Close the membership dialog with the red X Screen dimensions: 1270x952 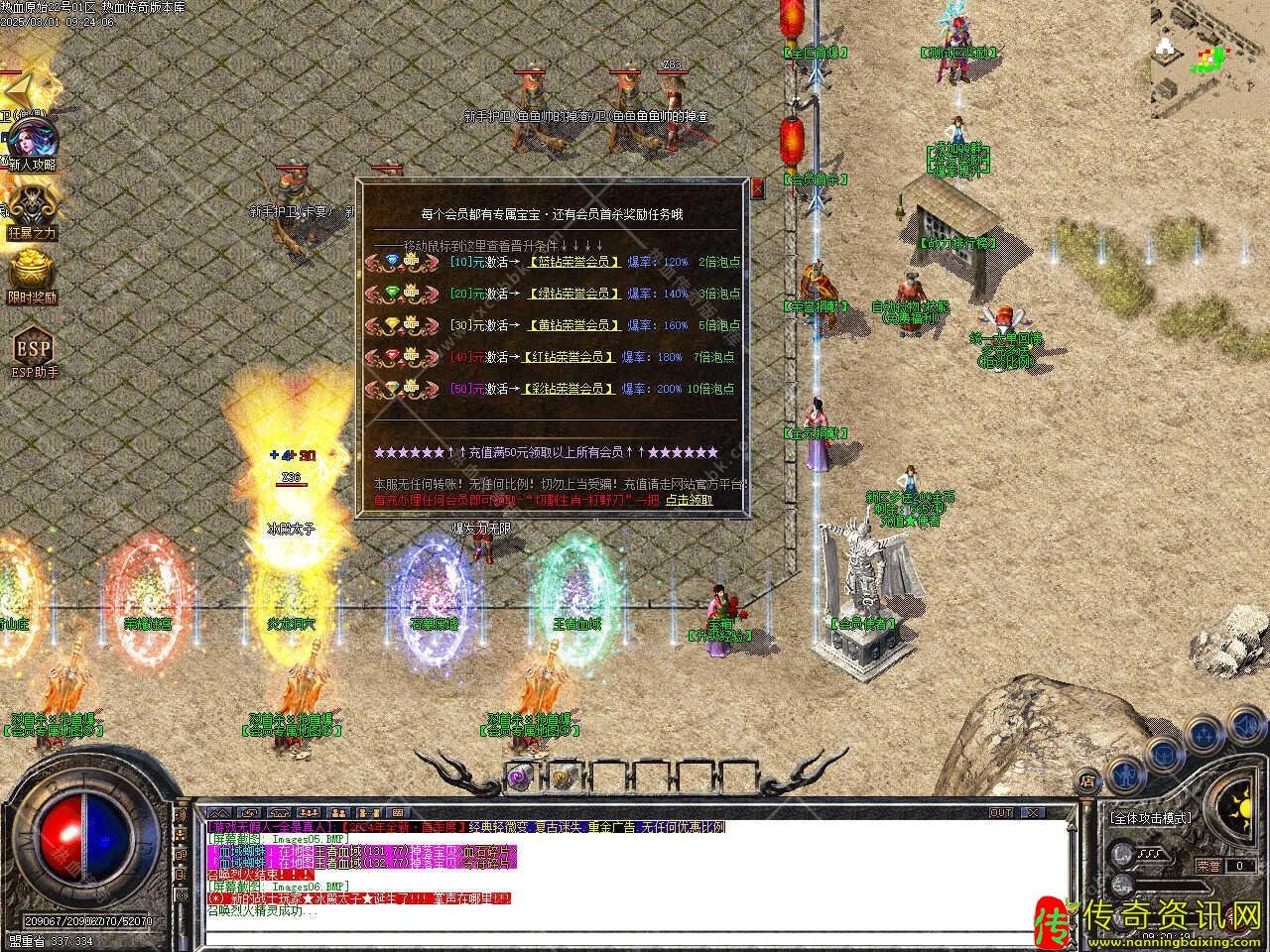pyautogui.click(x=758, y=188)
